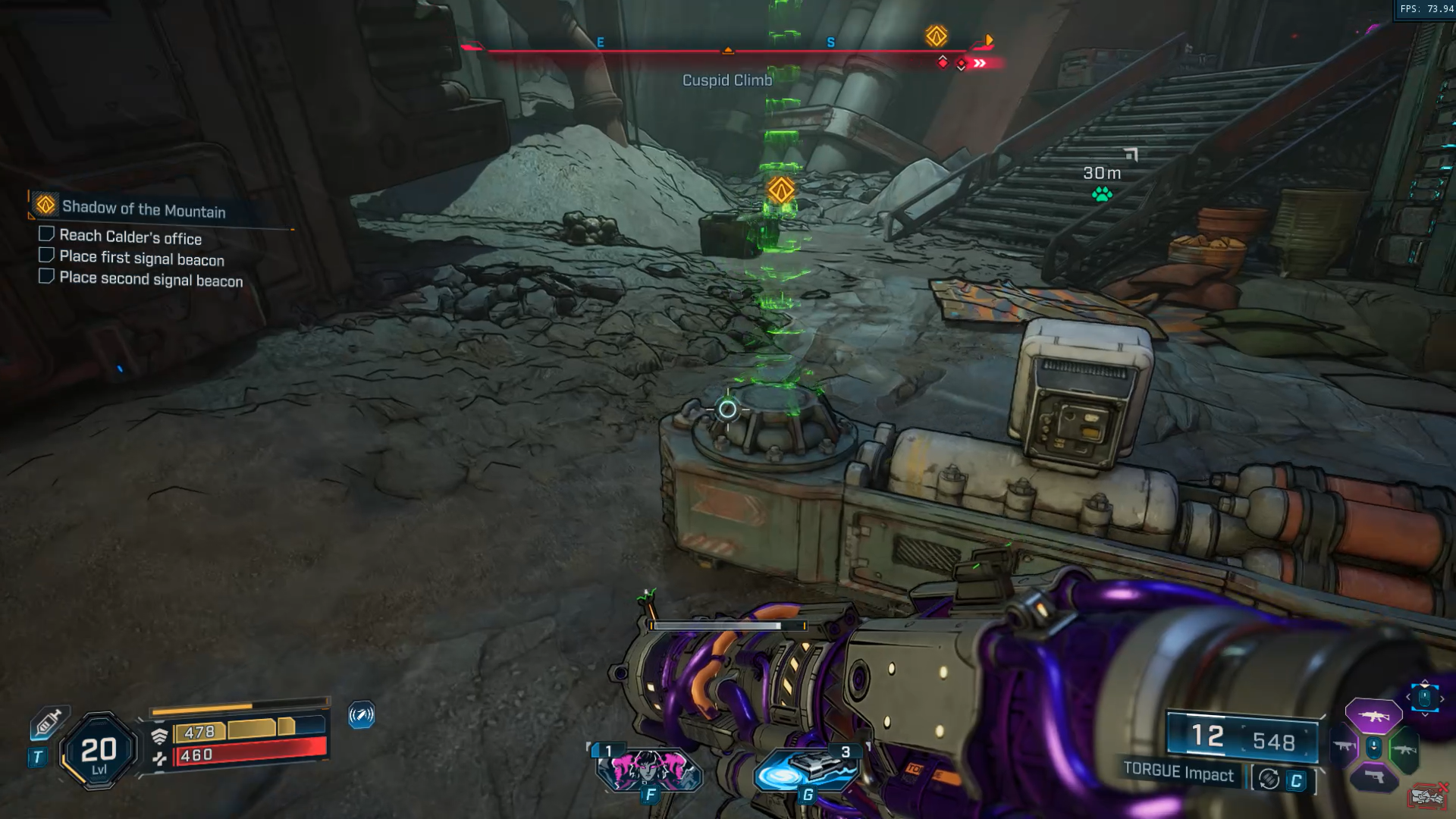This screenshot has height=819, width=1456.
Task: Tick the Reach Calder's office objective checkbox
Action: [46, 234]
